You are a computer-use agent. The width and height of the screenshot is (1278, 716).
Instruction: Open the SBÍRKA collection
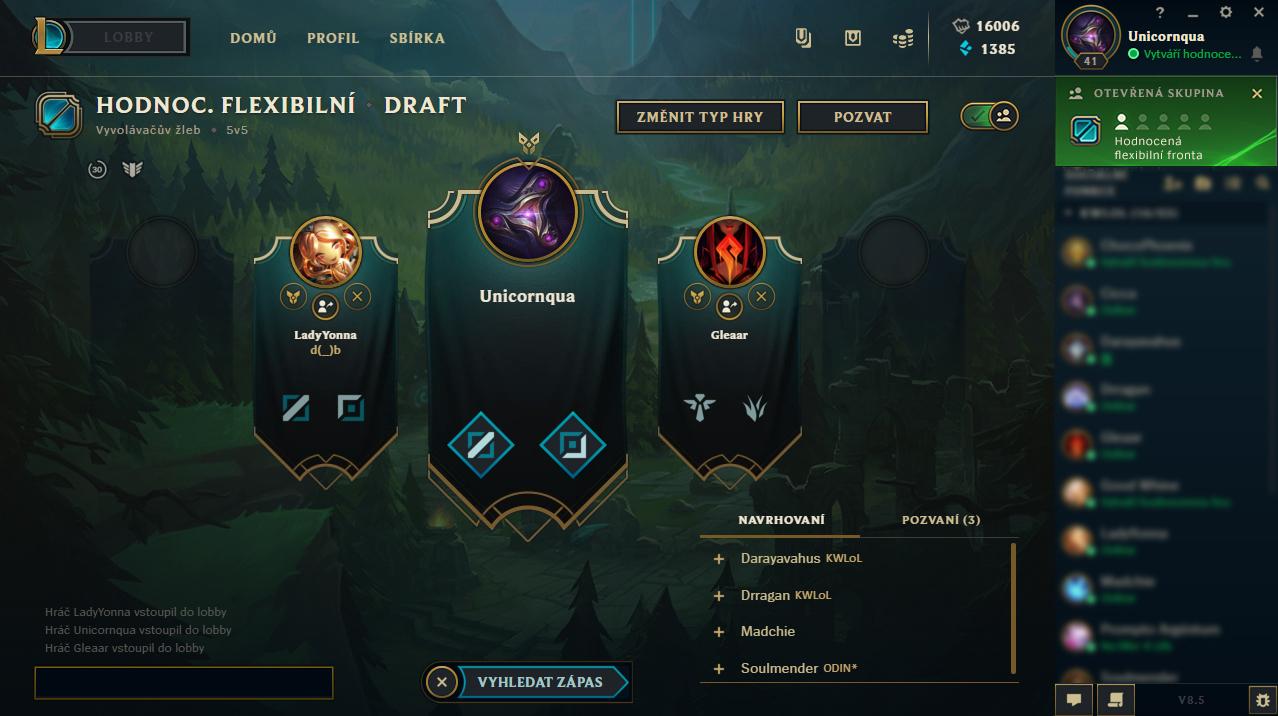pos(417,38)
